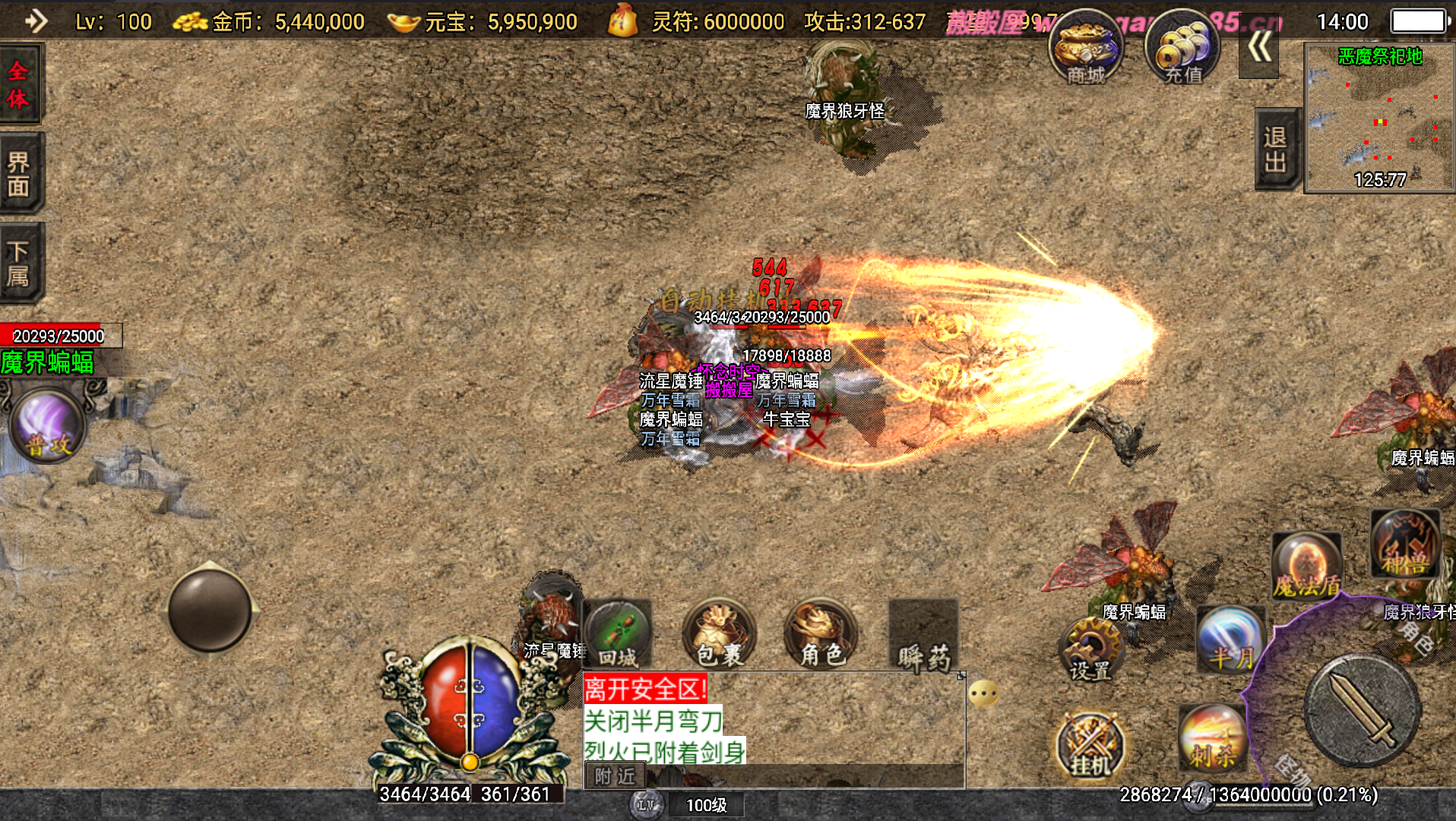
Task: Activate the 刺杀 thrust skill
Action: click(x=1213, y=737)
